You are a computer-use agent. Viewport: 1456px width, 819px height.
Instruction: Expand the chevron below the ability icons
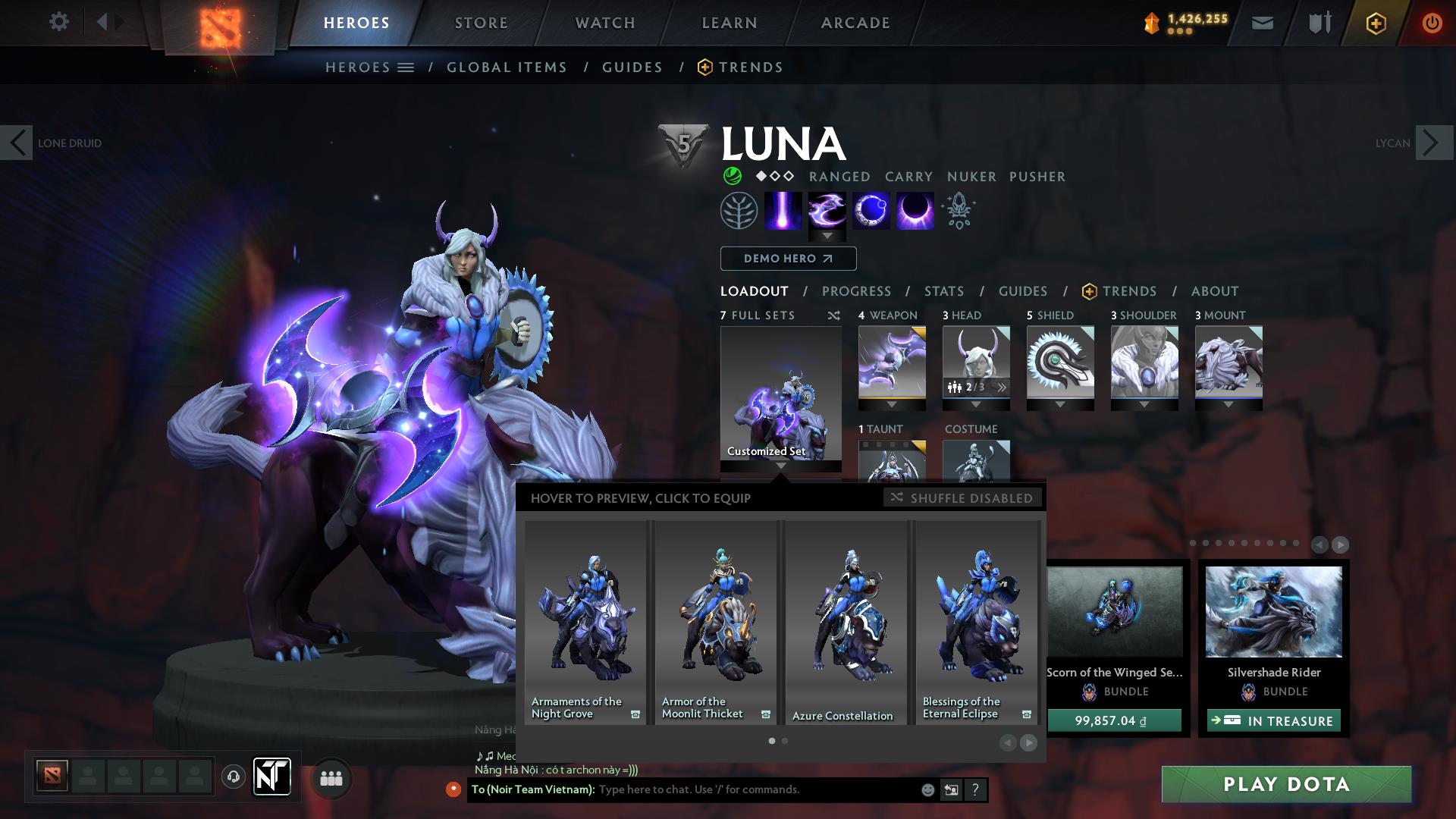[x=827, y=236]
